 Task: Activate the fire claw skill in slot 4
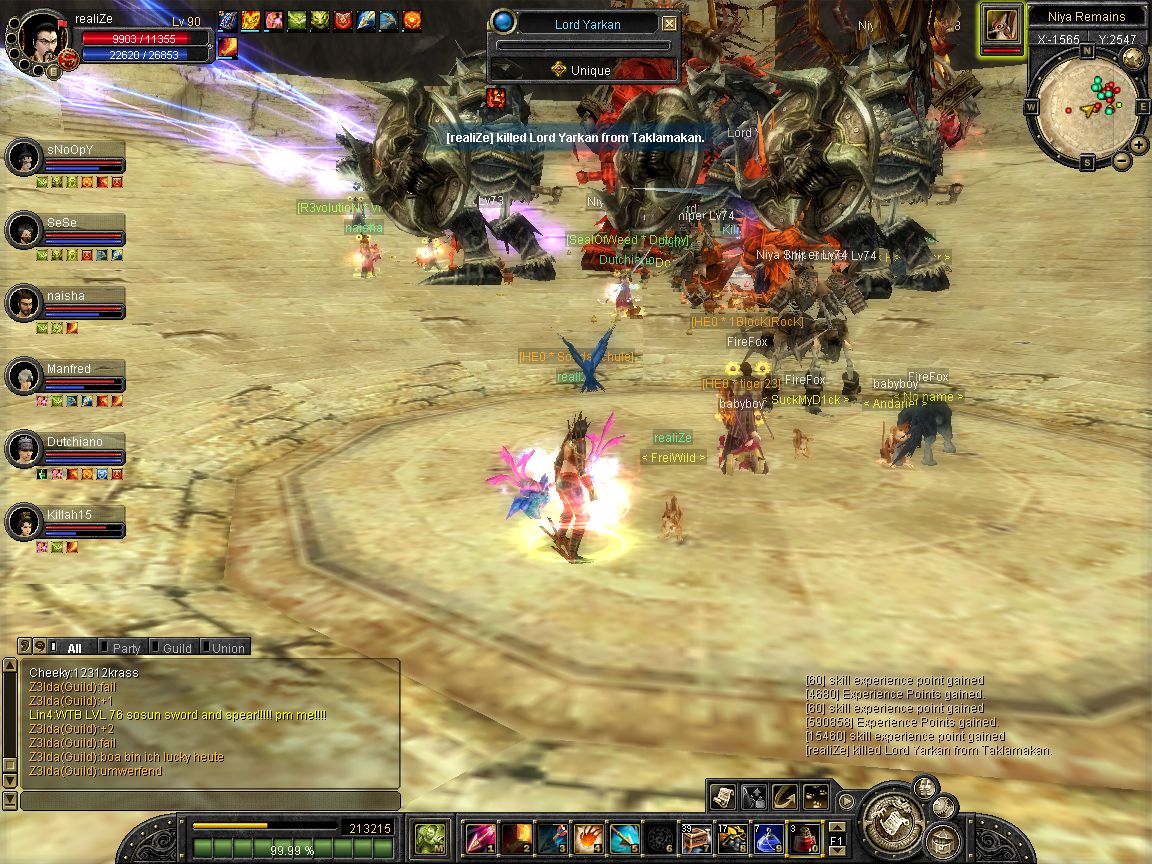tap(588, 838)
